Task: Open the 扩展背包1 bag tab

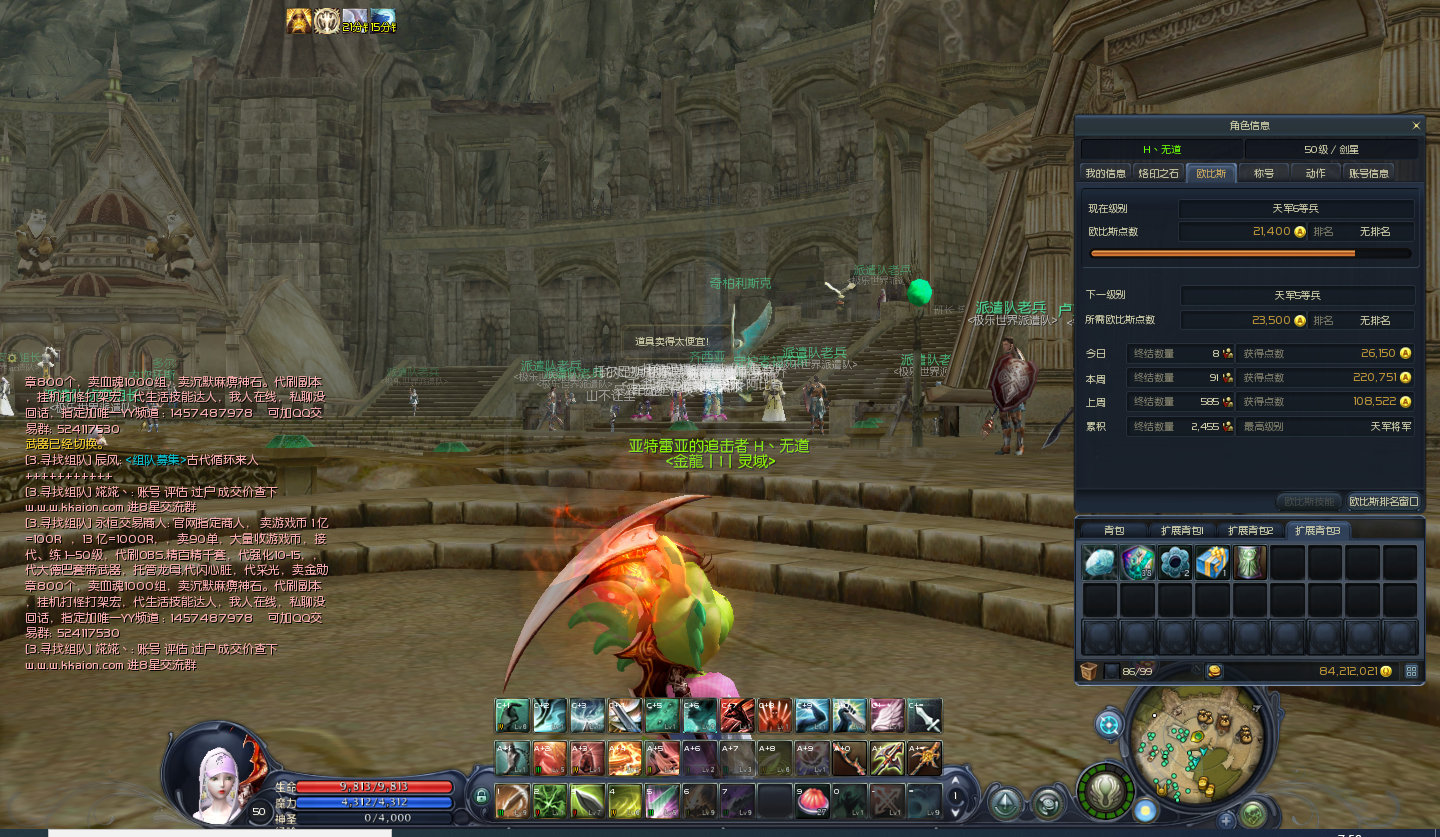Action: (1181, 530)
